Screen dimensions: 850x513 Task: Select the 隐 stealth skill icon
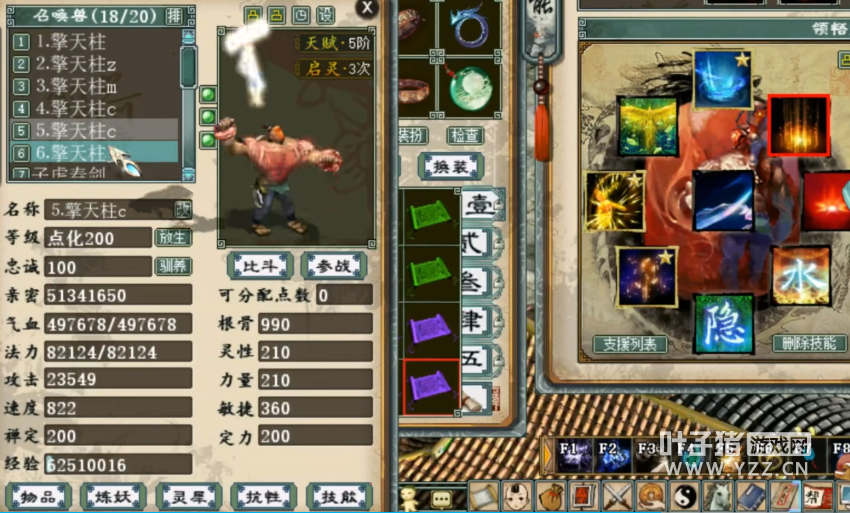coord(723,323)
